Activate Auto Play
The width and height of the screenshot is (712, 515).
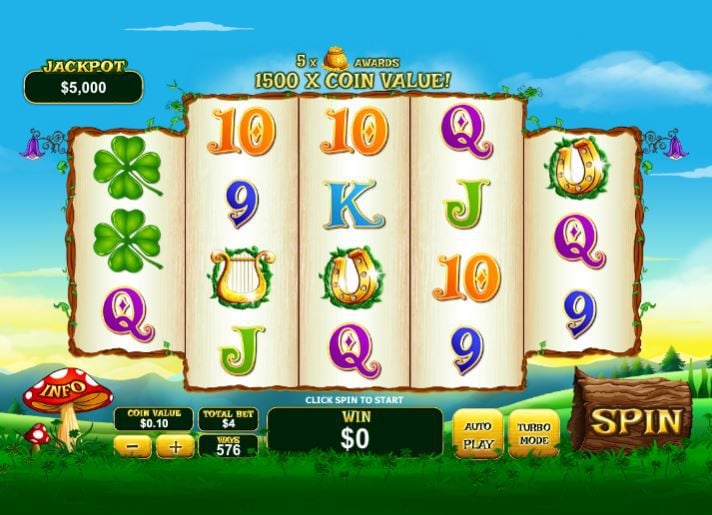click(478, 433)
